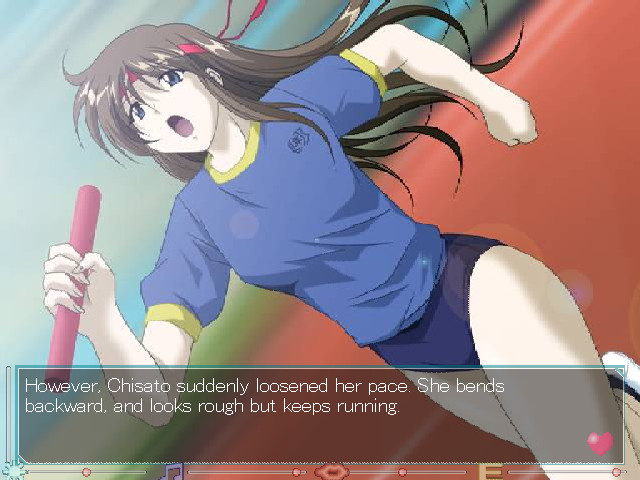Click the pink heart to advance the text
The image size is (640, 480).
pos(600,442)
